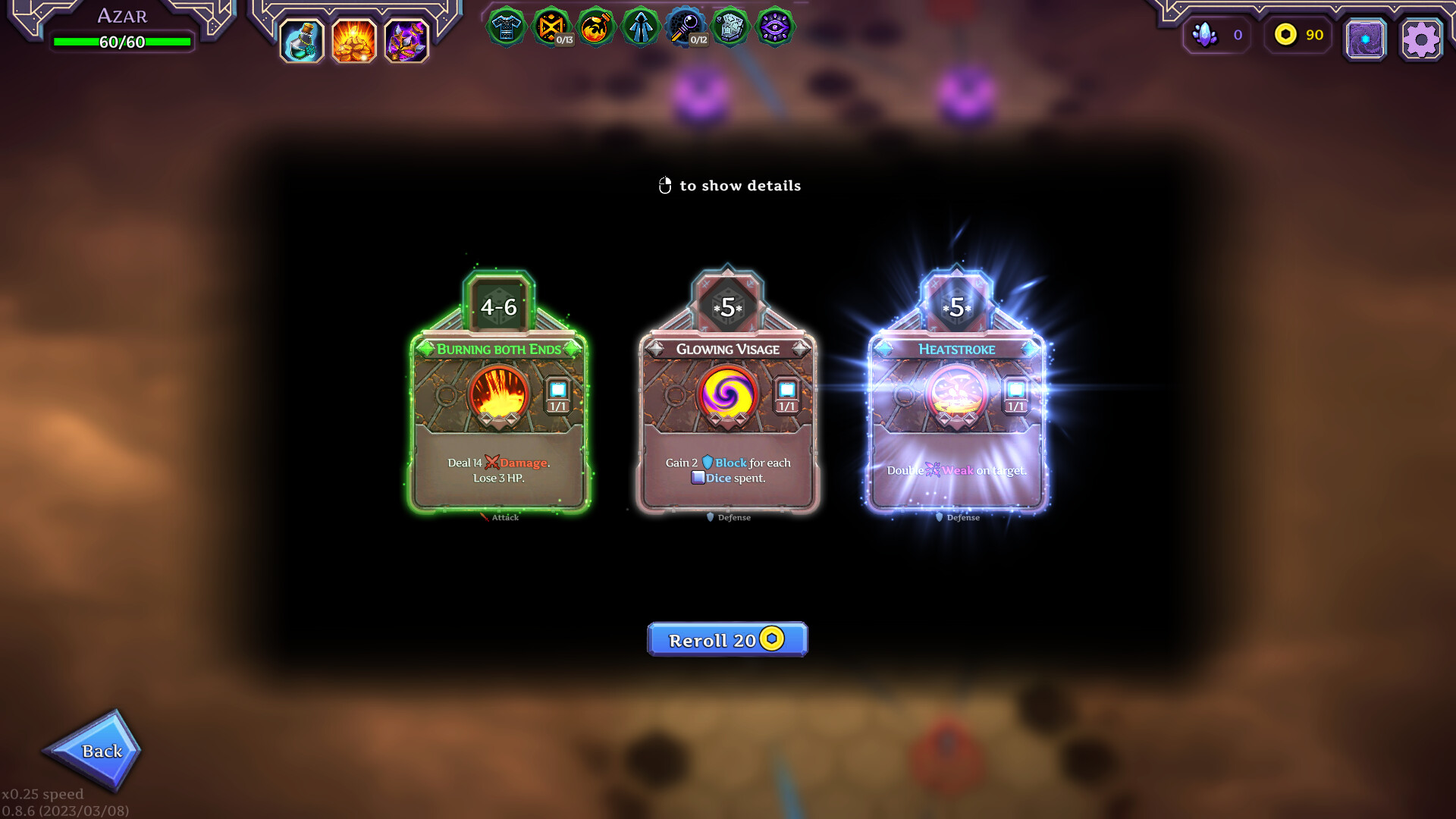Viewport: 1456px width, 819px height.
Task: Click the Back arrow button
Action: click(102, 751)
